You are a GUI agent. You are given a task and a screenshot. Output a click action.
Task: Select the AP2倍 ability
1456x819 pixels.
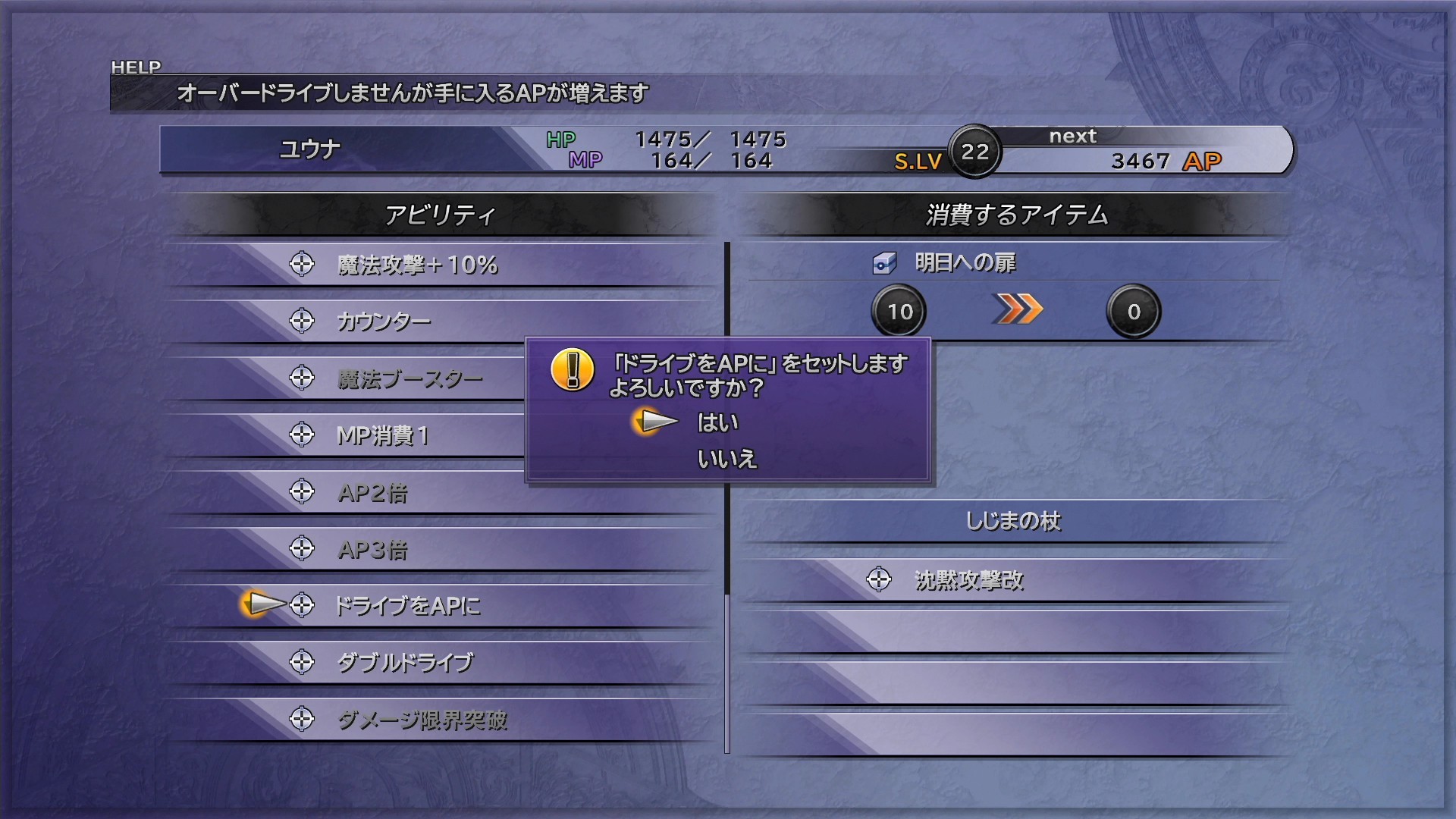point(372,493)
